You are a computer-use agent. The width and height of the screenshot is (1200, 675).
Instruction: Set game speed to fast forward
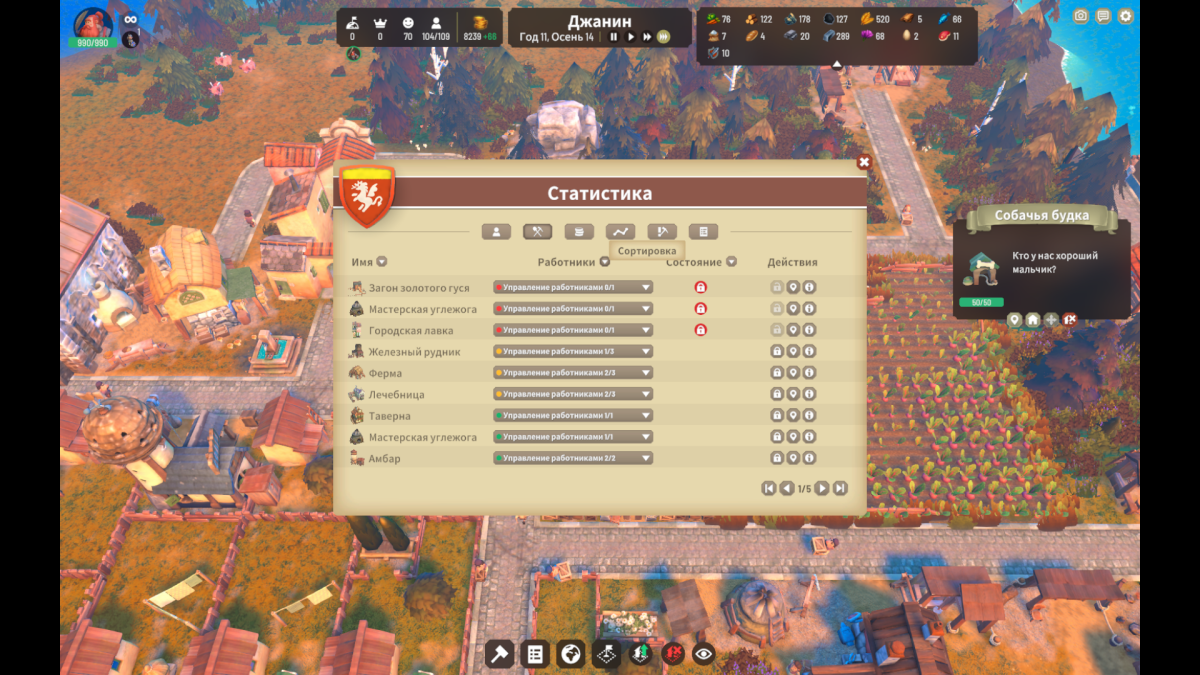point(647,37)
